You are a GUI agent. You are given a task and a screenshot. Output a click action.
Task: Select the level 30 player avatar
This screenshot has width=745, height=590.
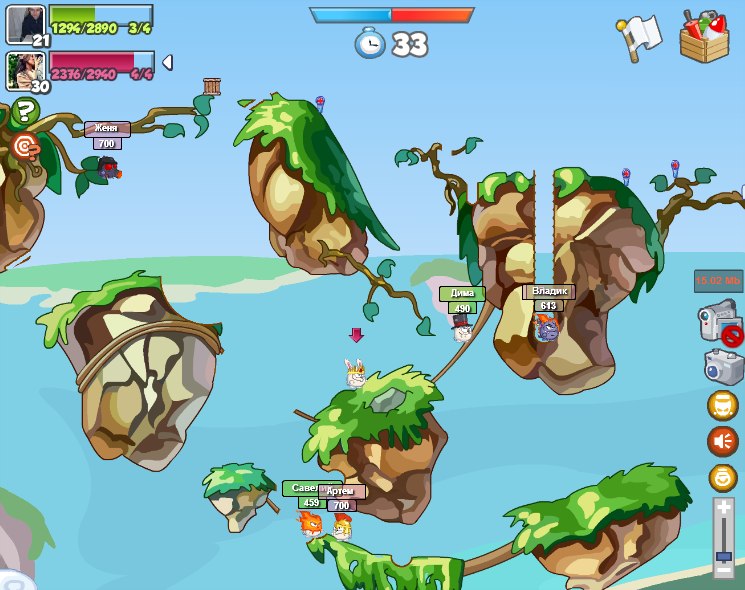tap(25, 70)
